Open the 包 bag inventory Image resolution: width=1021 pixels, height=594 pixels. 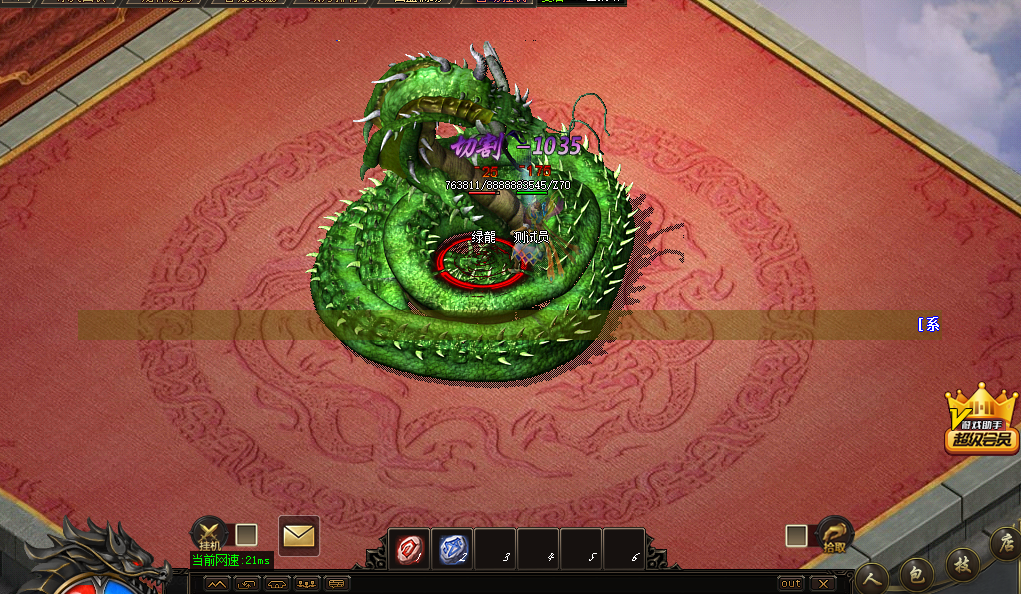tap(916, 573)
